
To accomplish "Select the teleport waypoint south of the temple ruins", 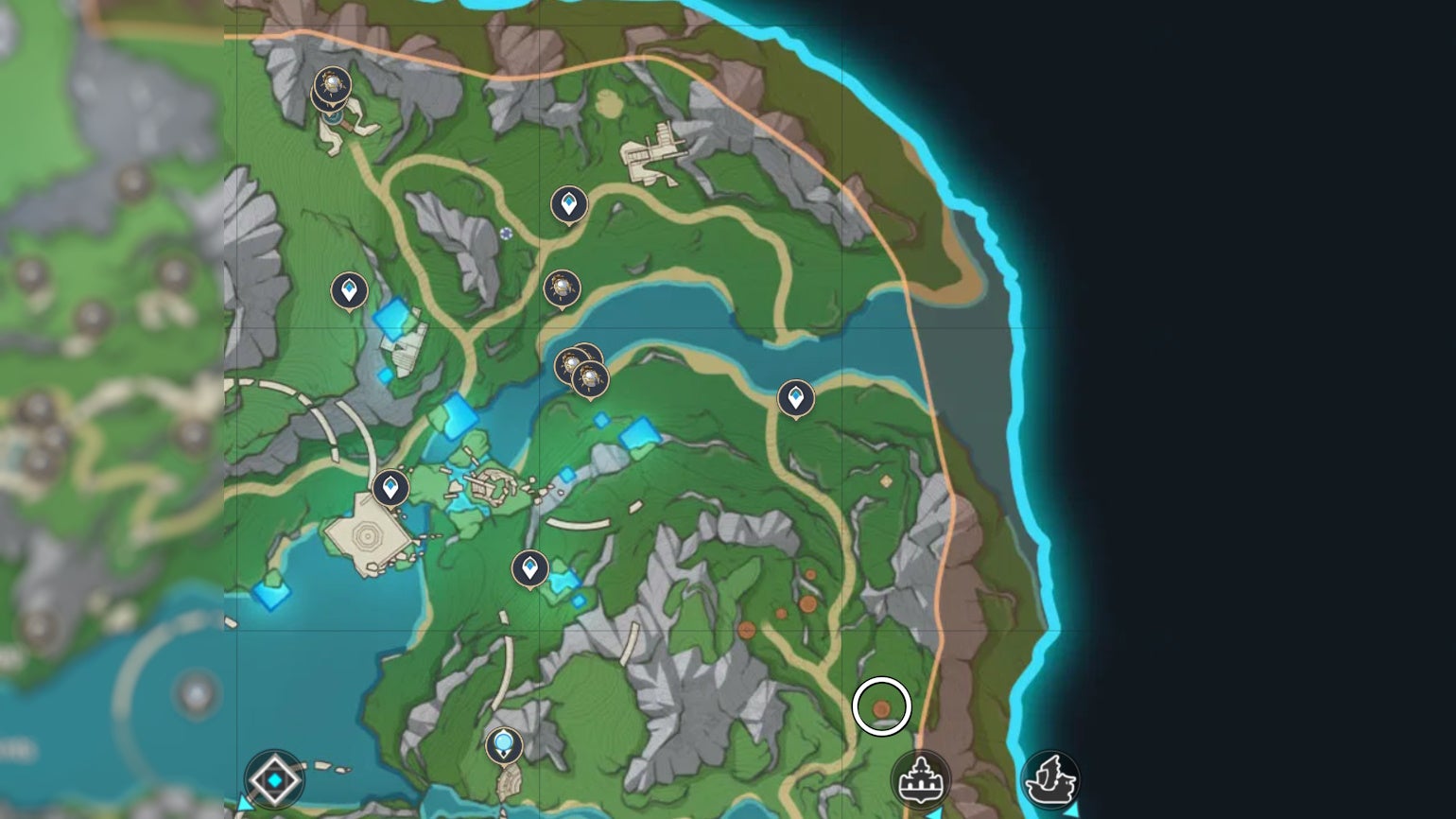I will (x=529, y=567).
